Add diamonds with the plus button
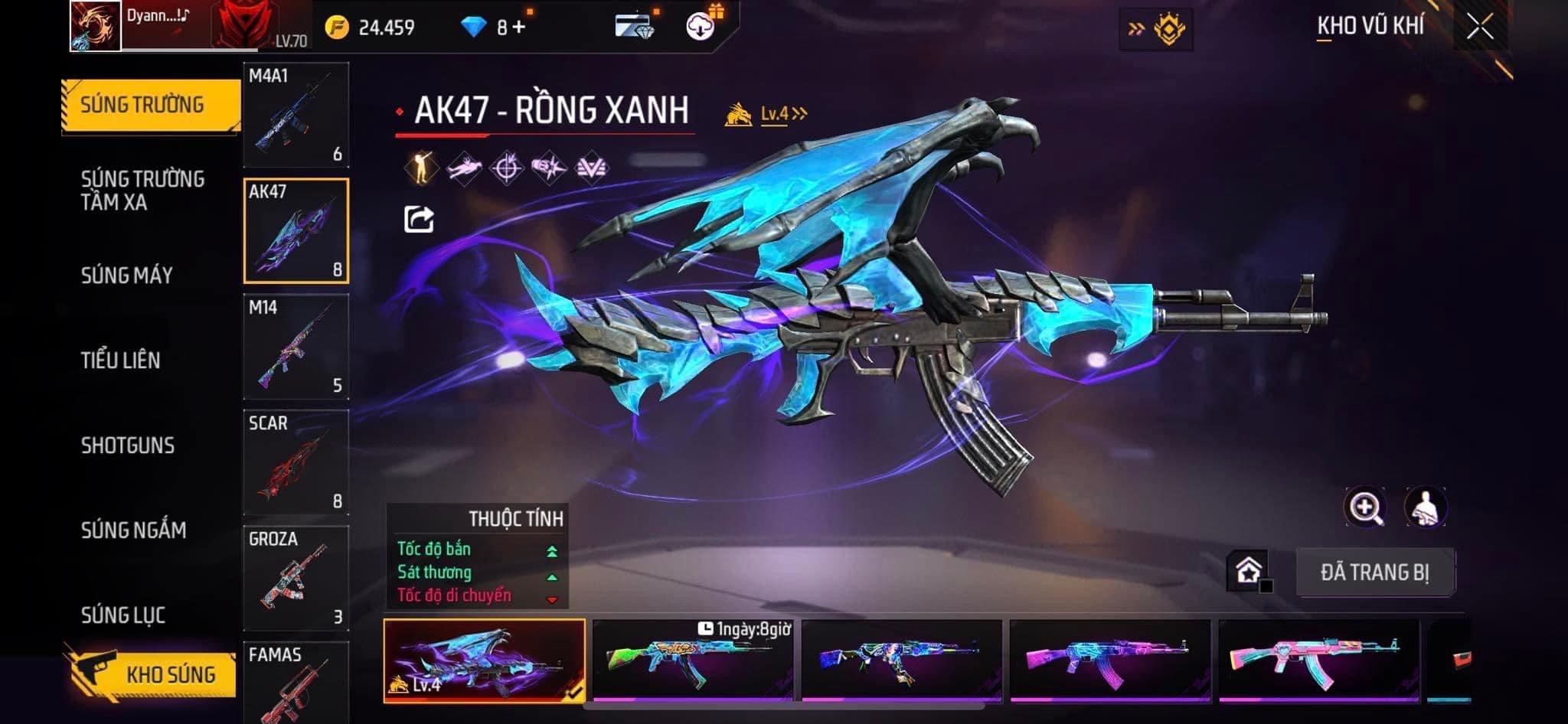 point(519,28)
